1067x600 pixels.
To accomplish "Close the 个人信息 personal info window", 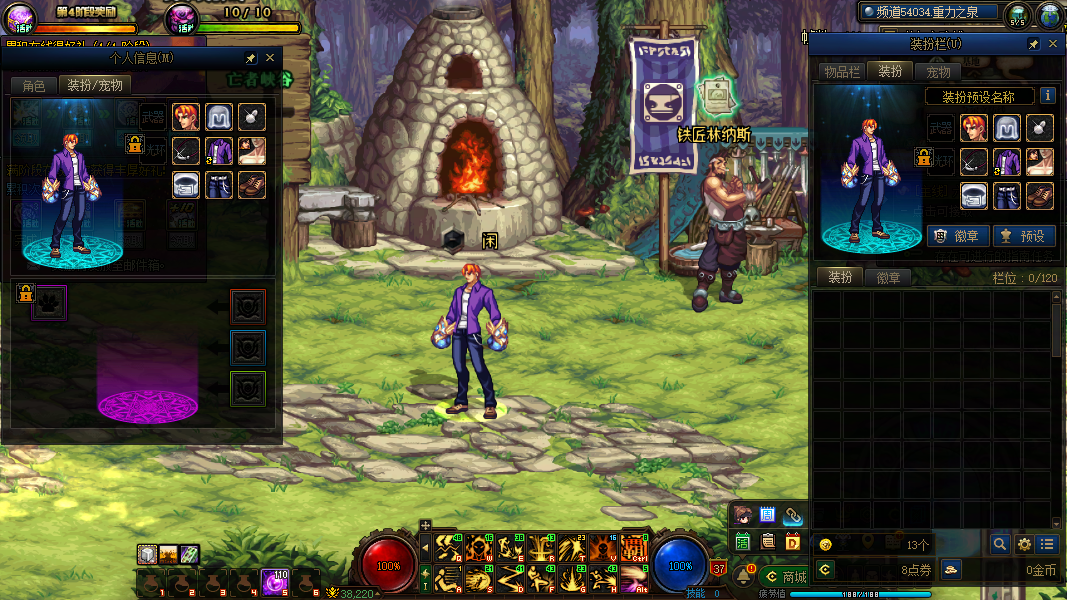I will point(270,59).
